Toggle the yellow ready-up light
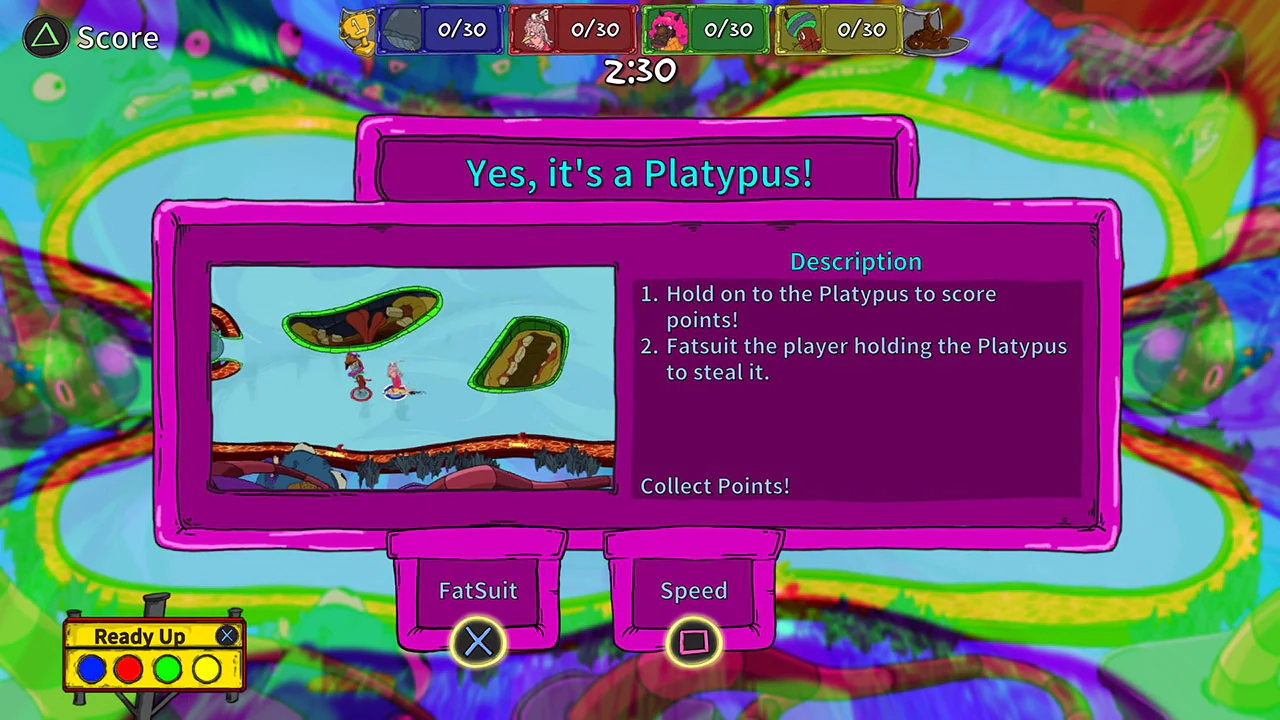 click(205, 670)
